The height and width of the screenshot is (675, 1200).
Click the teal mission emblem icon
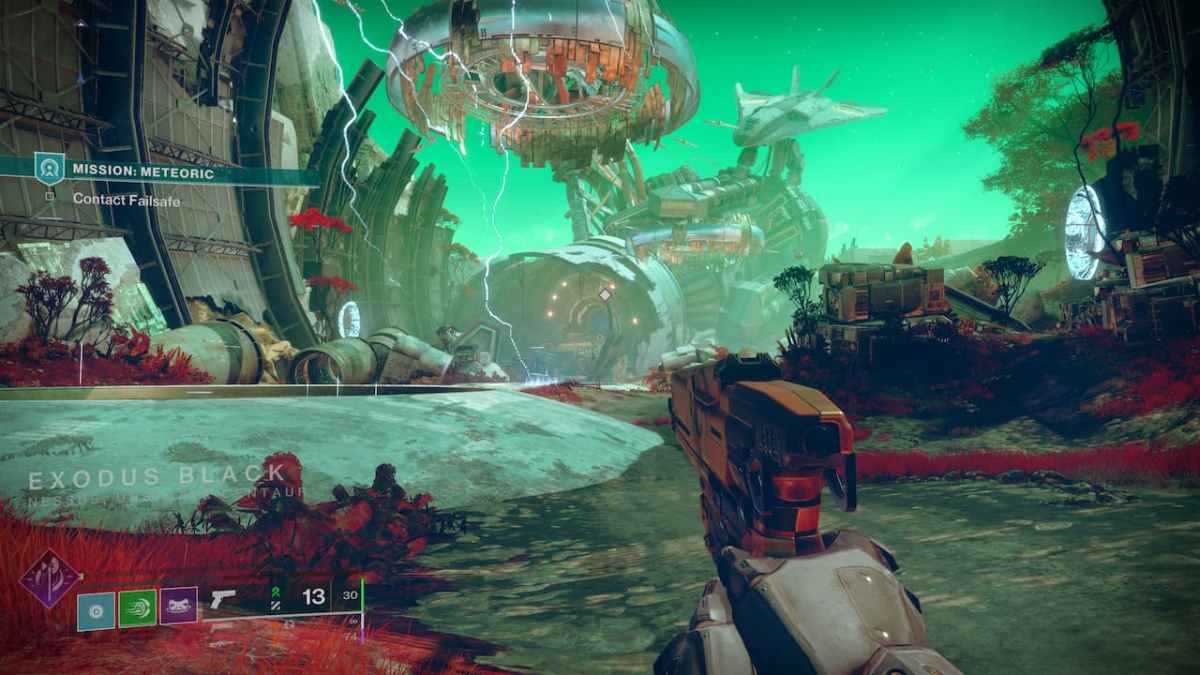tap(48, 168)
